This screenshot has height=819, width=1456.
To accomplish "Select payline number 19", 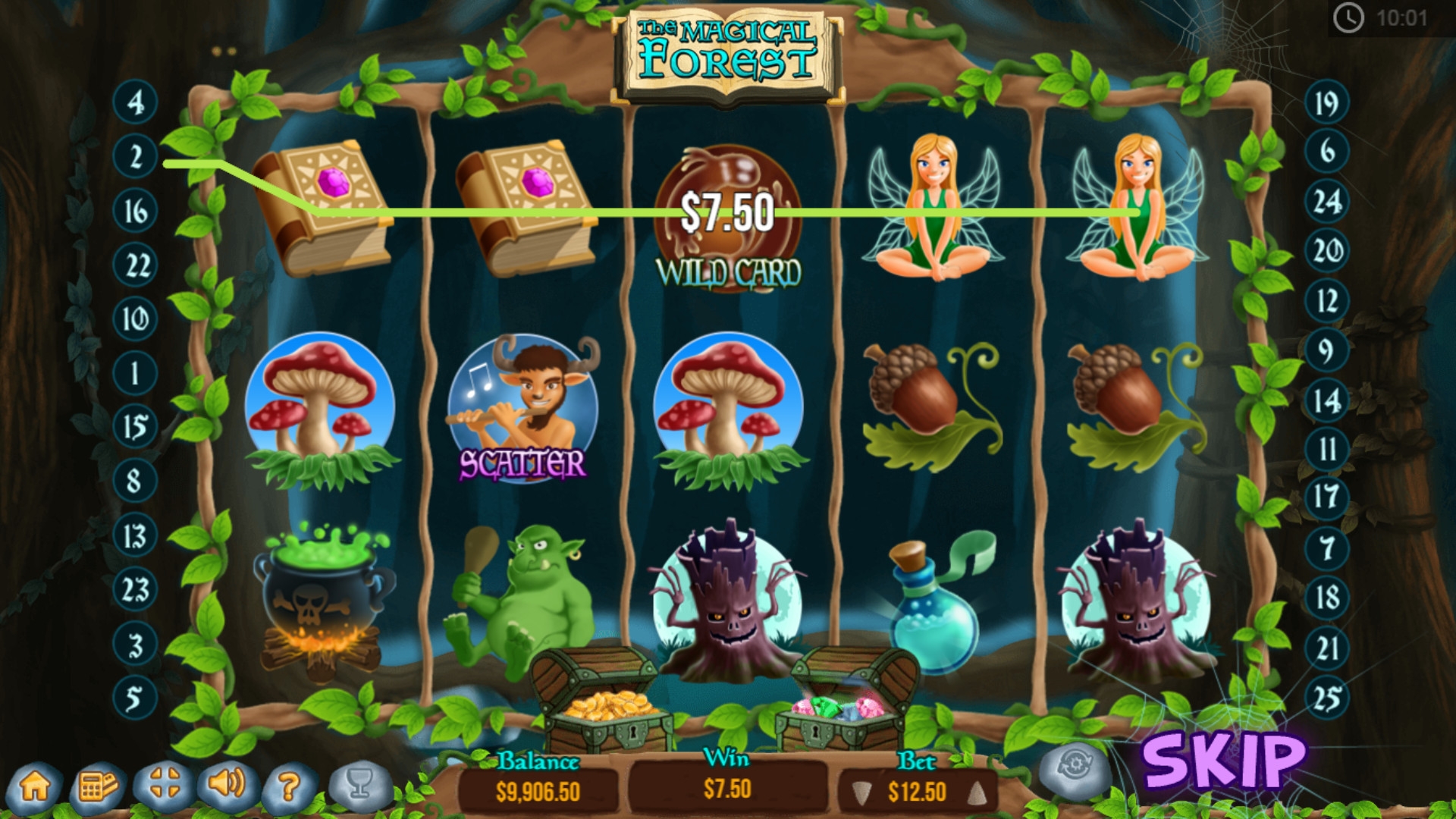I will click(x=1326, y=102).
